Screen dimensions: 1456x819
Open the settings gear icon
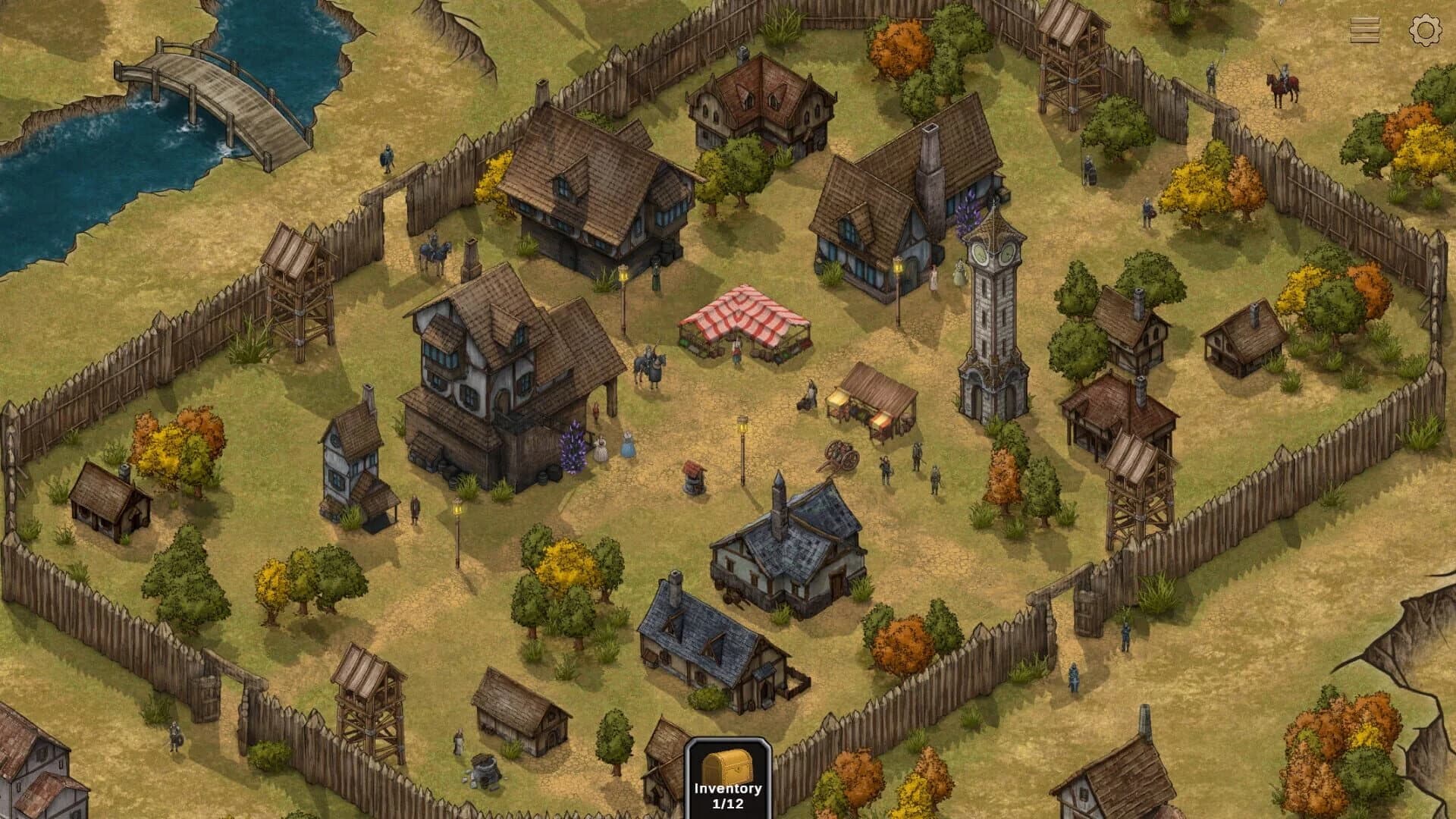coord(1427,31)
